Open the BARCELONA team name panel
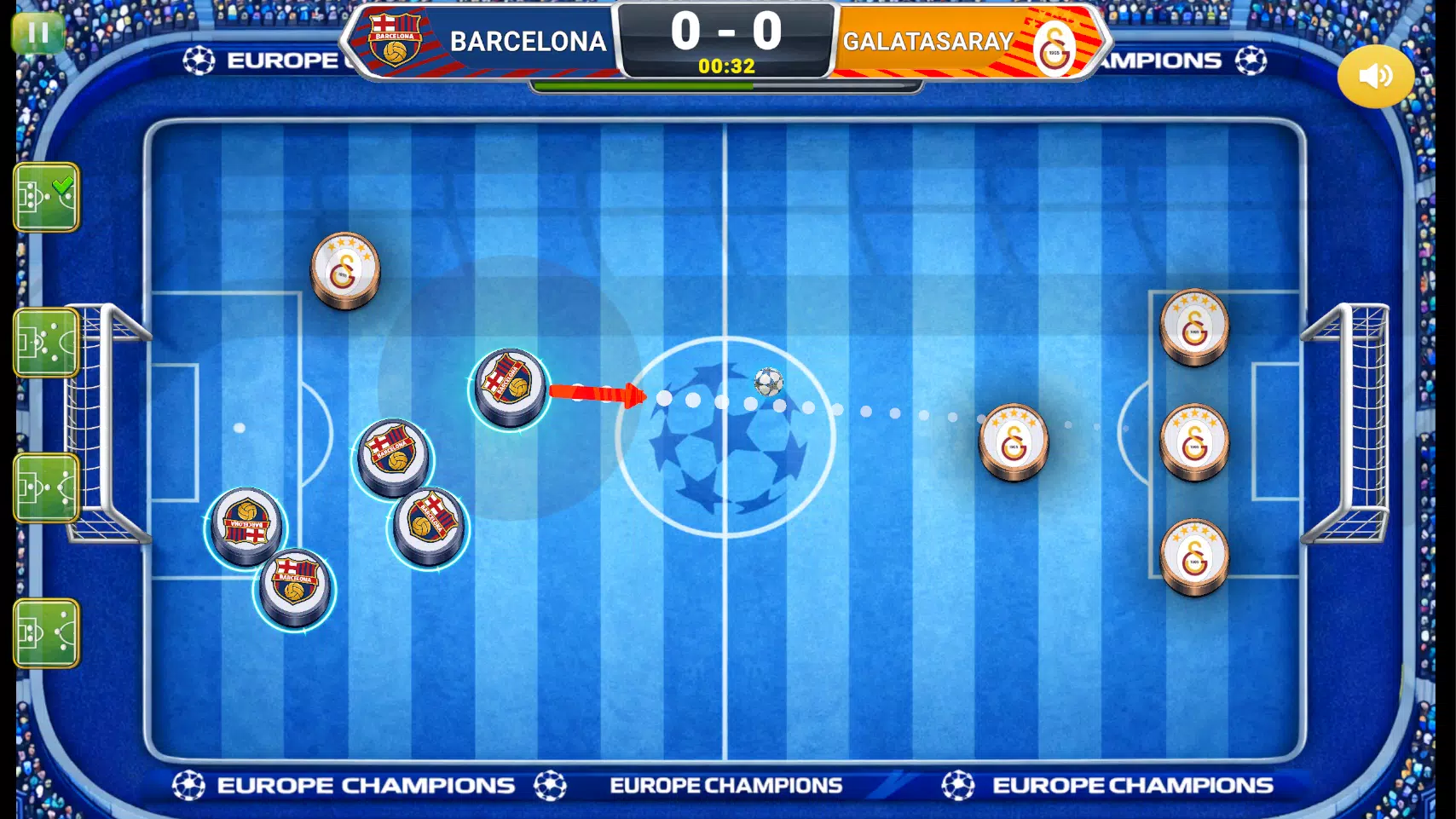Viewport: 1456px width, 819px height. (x=529, y=40)
